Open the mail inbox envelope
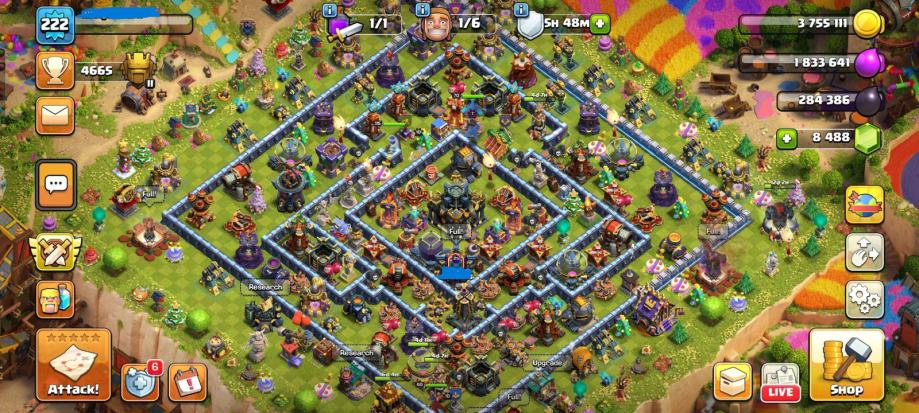The width and height of the screenshot is (919, 413). click(55, 115)
